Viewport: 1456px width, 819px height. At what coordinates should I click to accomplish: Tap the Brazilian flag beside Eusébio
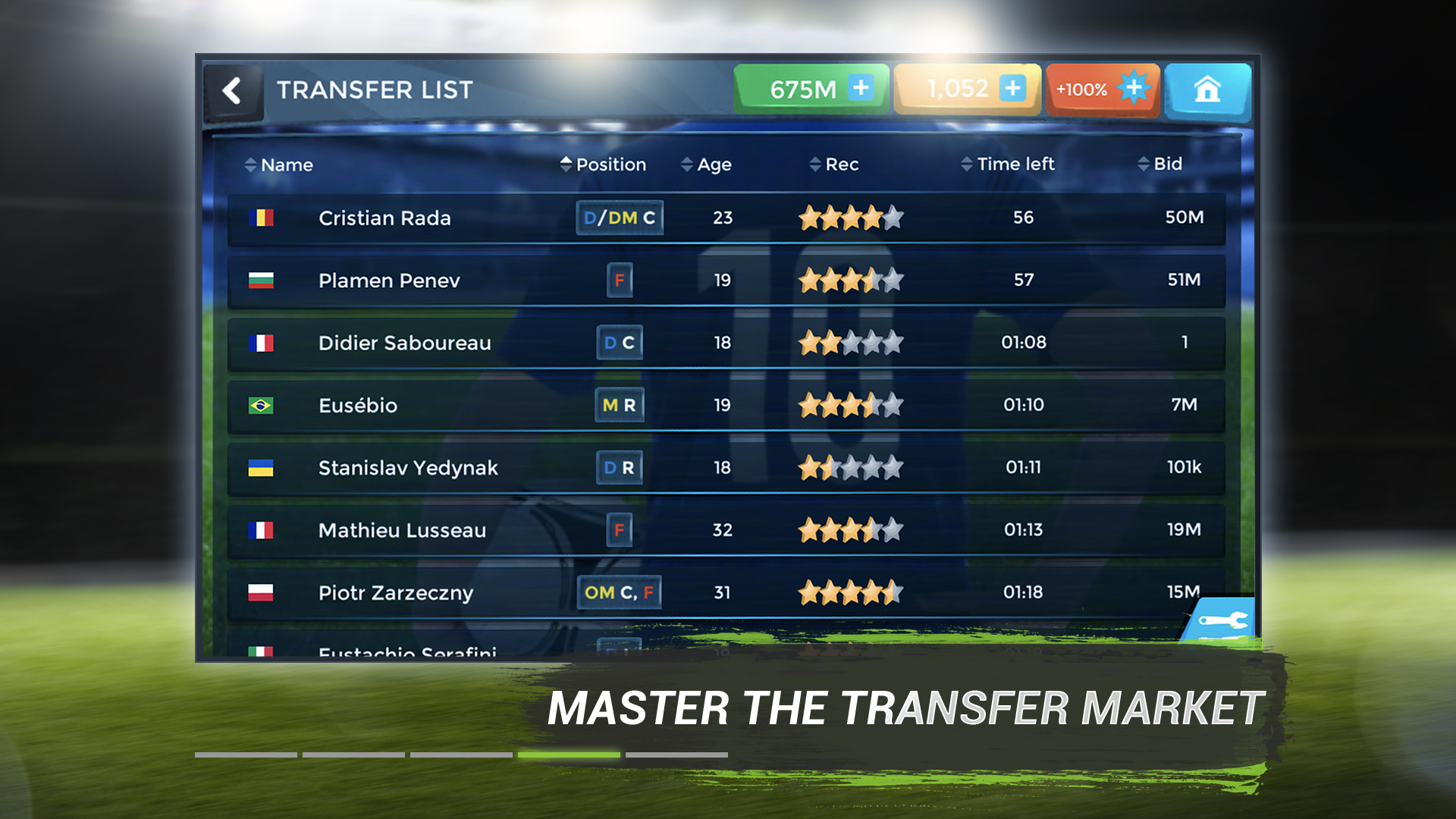click(x=263, y=405)
